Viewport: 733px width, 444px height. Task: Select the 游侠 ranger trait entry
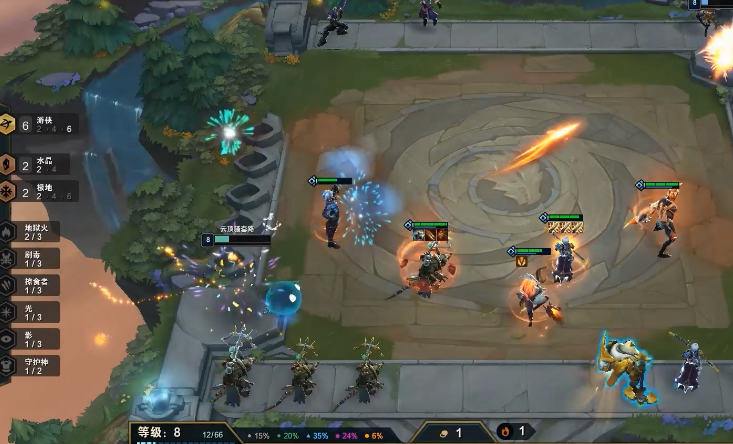coord(40,125)
